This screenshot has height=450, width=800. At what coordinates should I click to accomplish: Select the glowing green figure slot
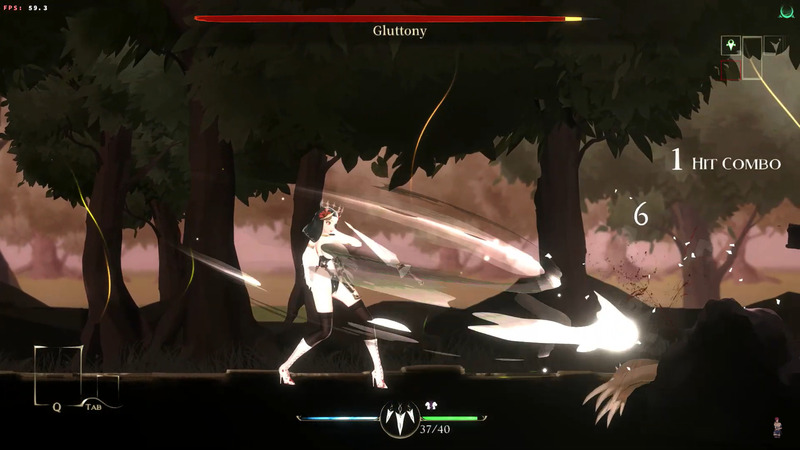point(730,45)
